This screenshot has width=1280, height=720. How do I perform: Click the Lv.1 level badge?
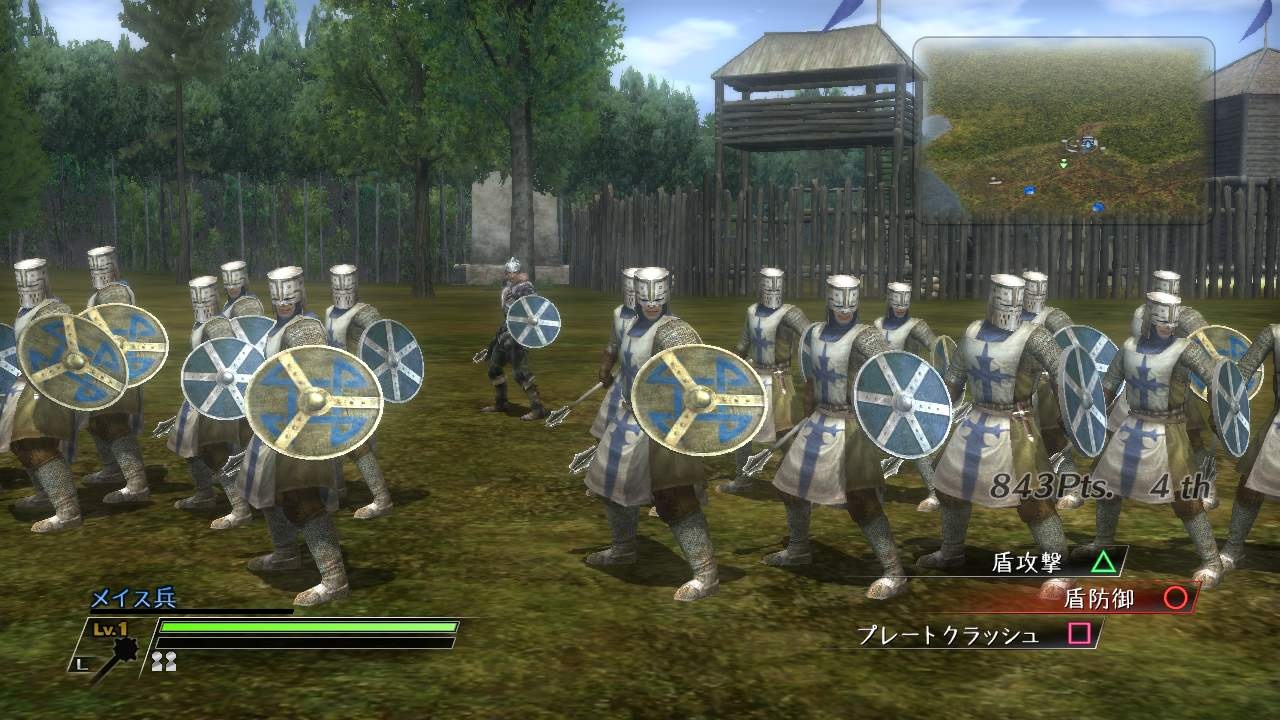[x=109, y=628]
